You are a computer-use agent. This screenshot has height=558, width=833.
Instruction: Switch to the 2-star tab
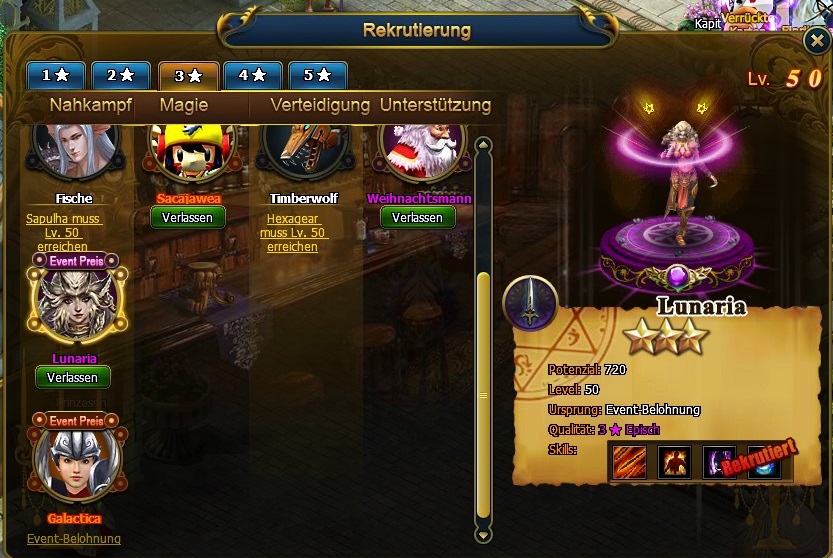tap(120, 75)
